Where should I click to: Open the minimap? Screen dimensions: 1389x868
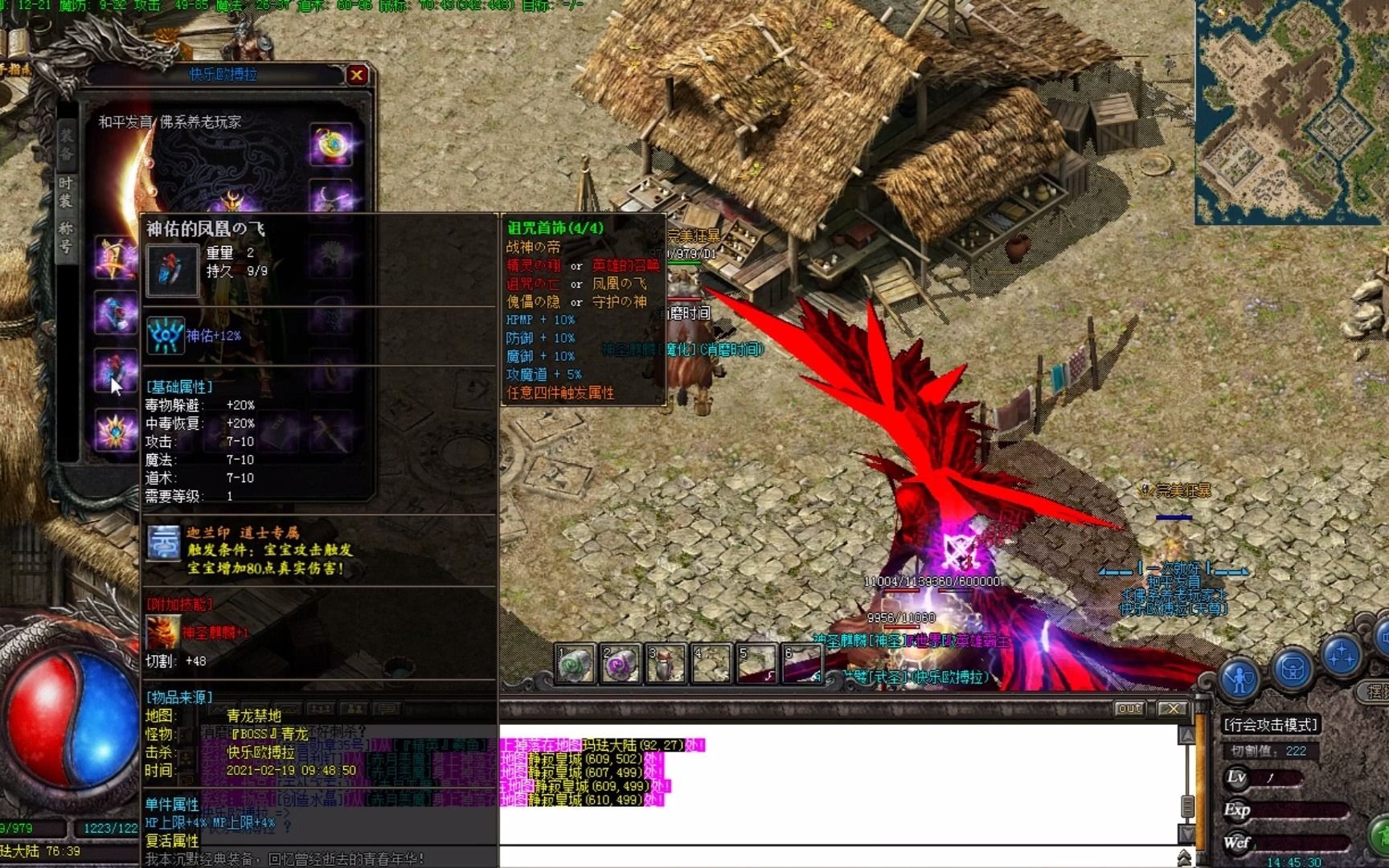pos(1291,113)
